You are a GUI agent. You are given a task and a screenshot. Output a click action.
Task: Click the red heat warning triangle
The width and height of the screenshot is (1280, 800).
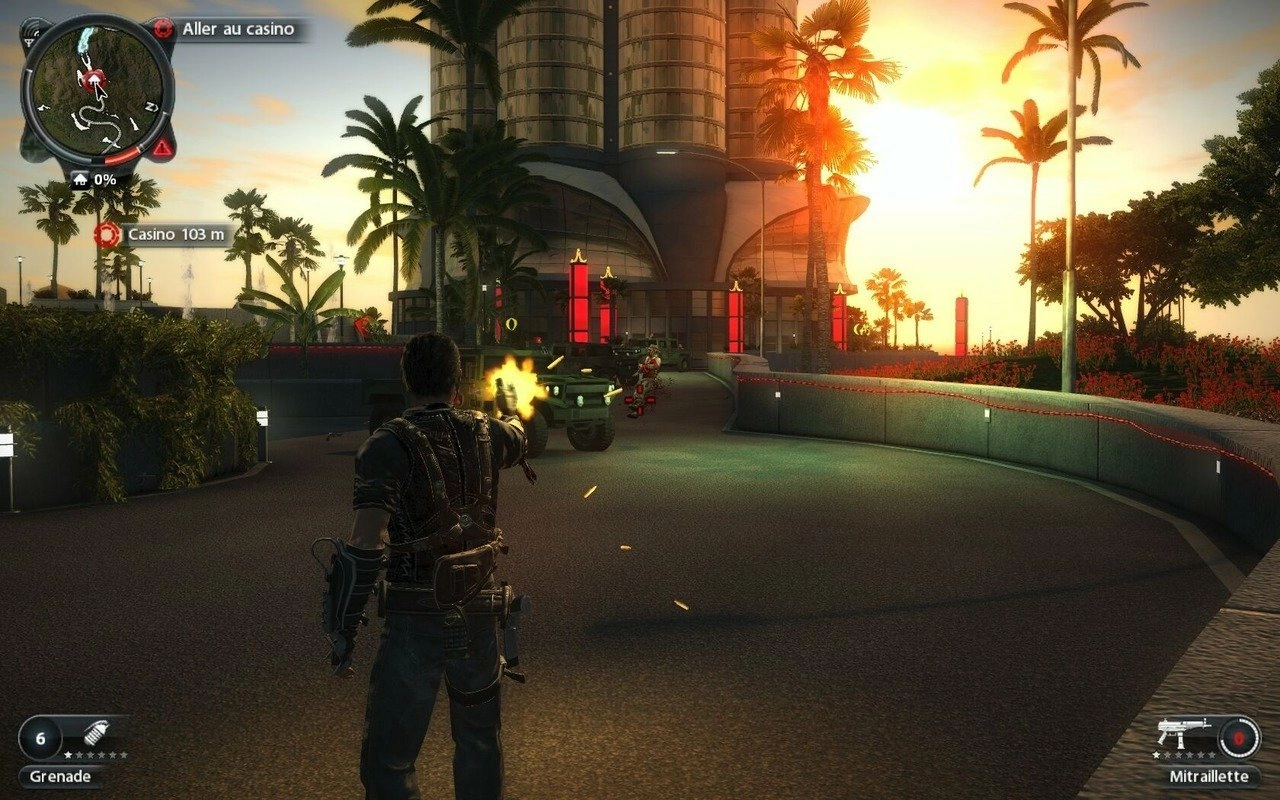[x=161, y=148]
